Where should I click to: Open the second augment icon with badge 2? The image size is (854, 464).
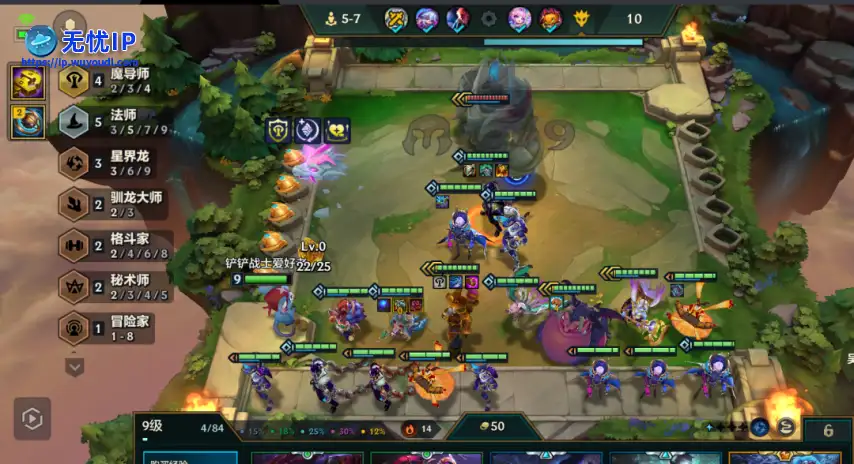click(x=27, y=122)
